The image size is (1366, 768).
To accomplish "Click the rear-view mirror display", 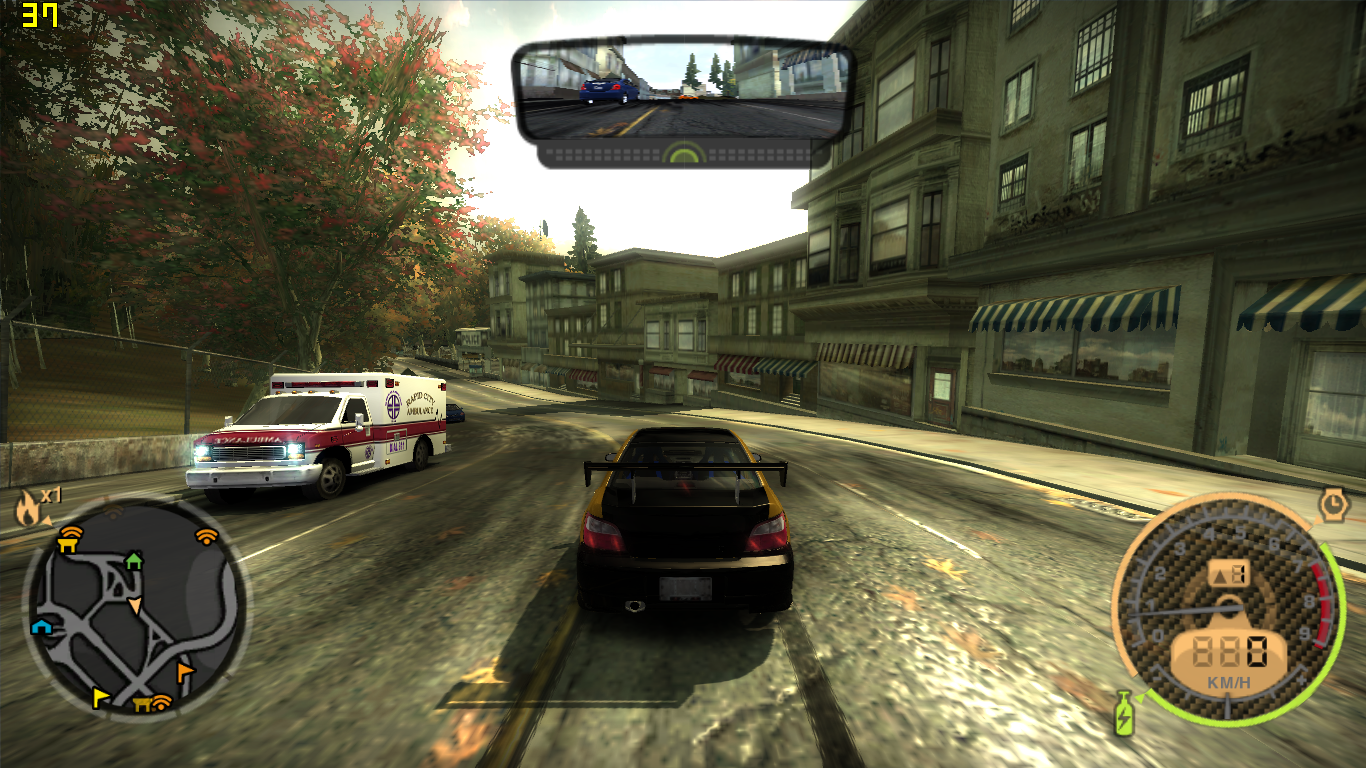I will click(685, 88).
